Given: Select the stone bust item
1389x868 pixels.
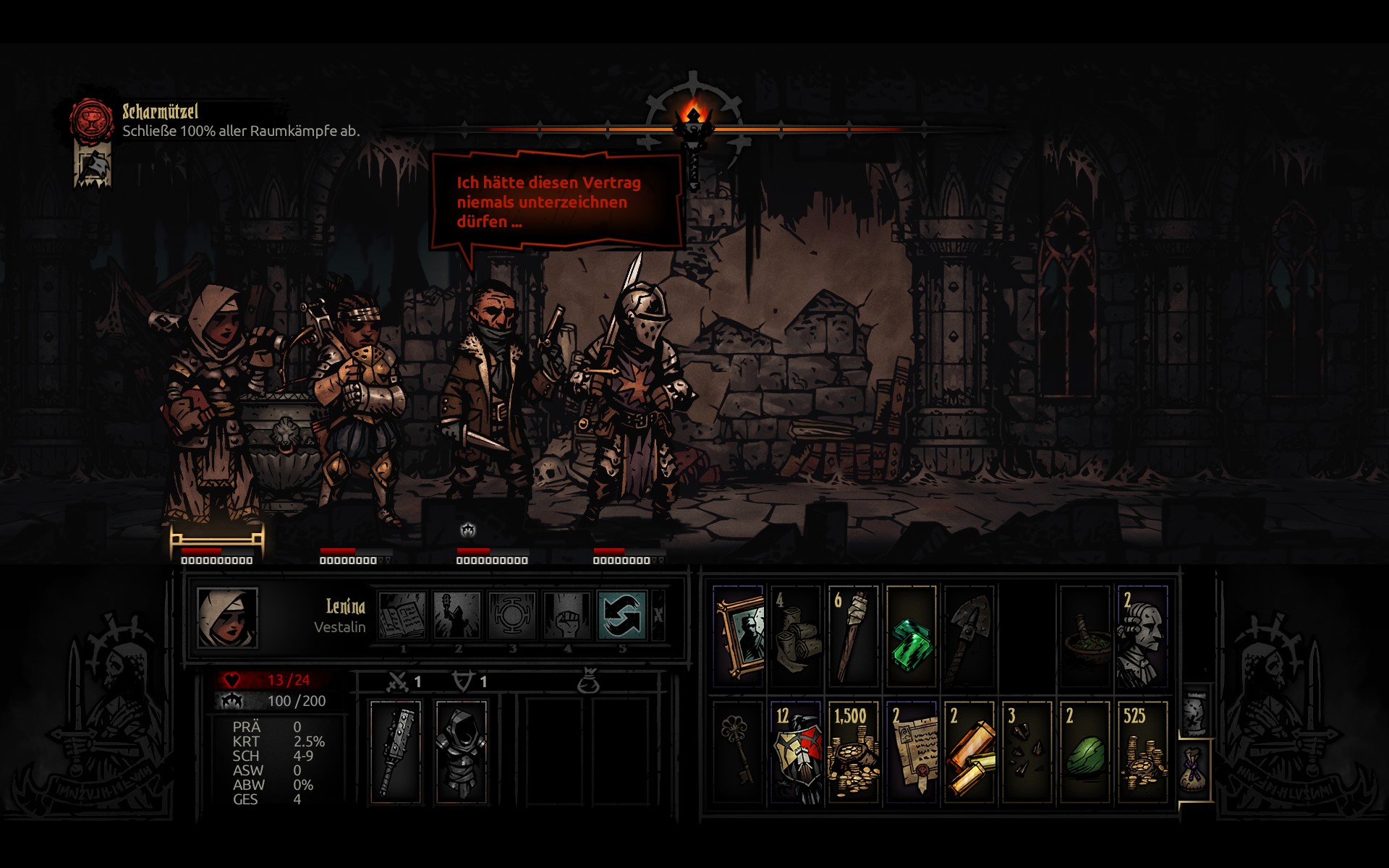Looking at the screenshot, I should tap(1142, 637).
